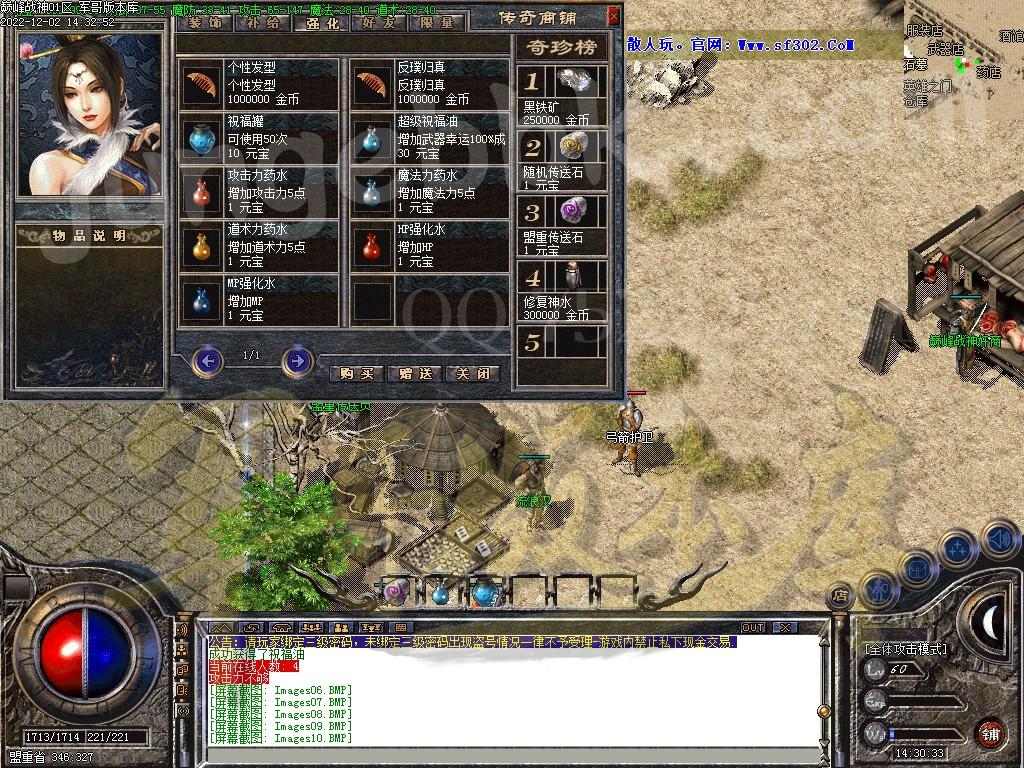Open the round 铺 shop button

click(x=990, y=732)
